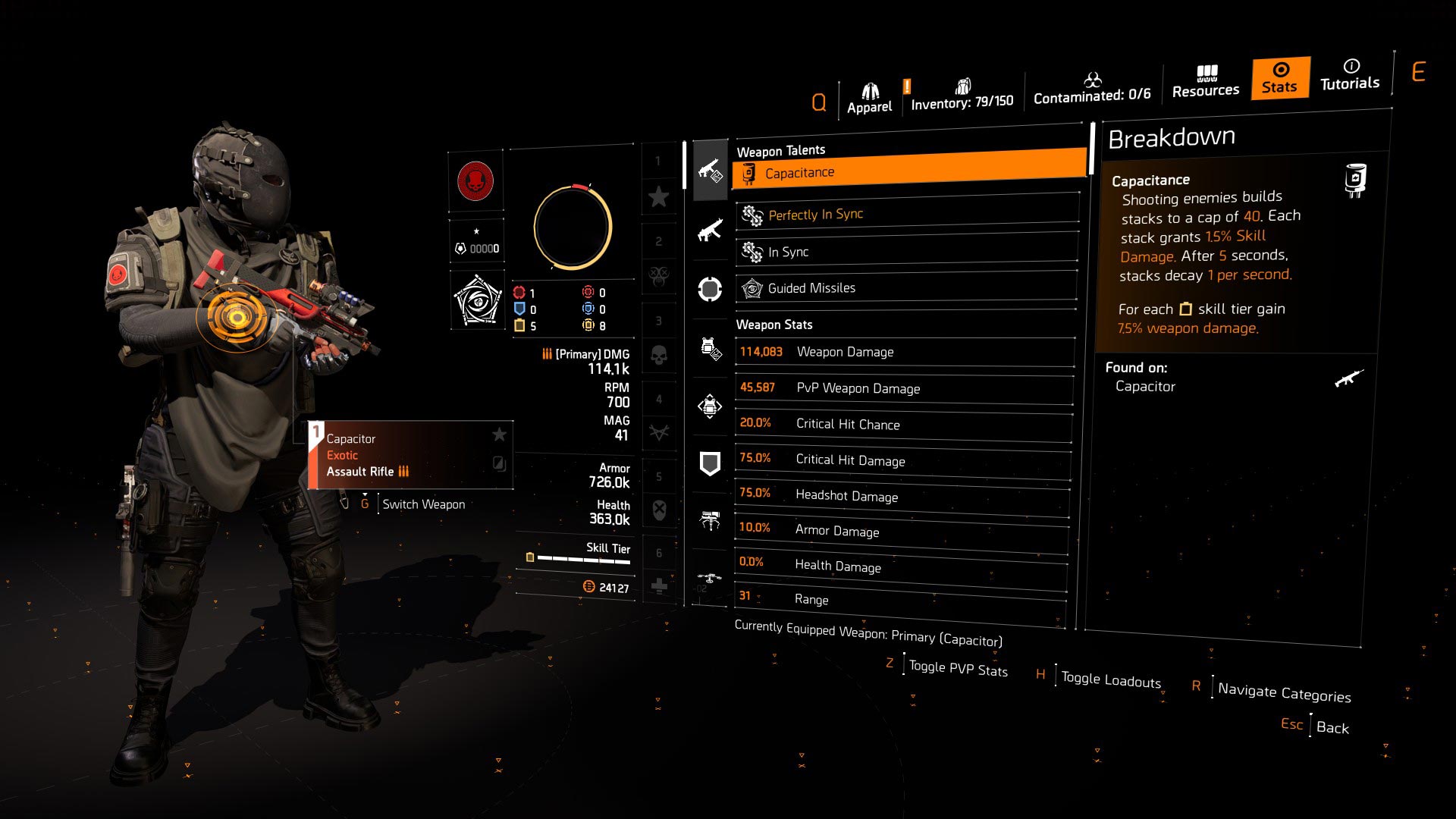This screenshot has width=1456, height=819.
Task: Open the Tutorials tab
Action: [1349, 78]
